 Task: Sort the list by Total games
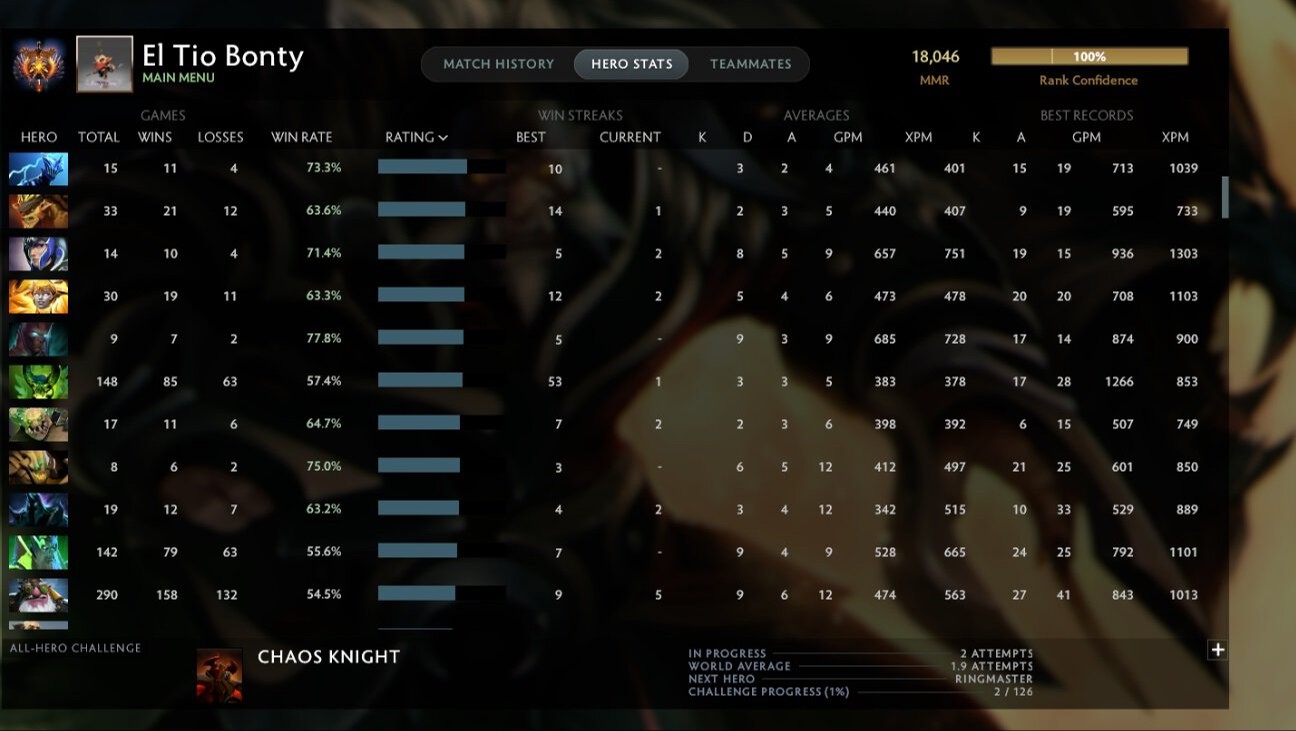click(98, 137)
